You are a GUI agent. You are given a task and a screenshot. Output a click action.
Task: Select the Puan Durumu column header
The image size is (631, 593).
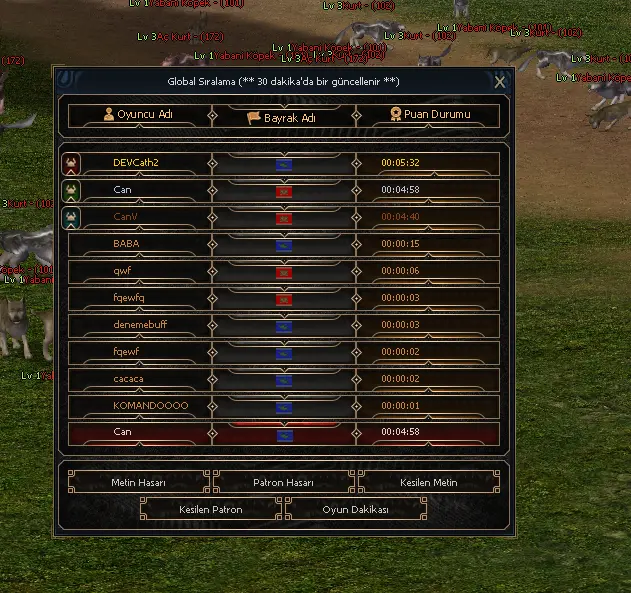click(430, 115)
